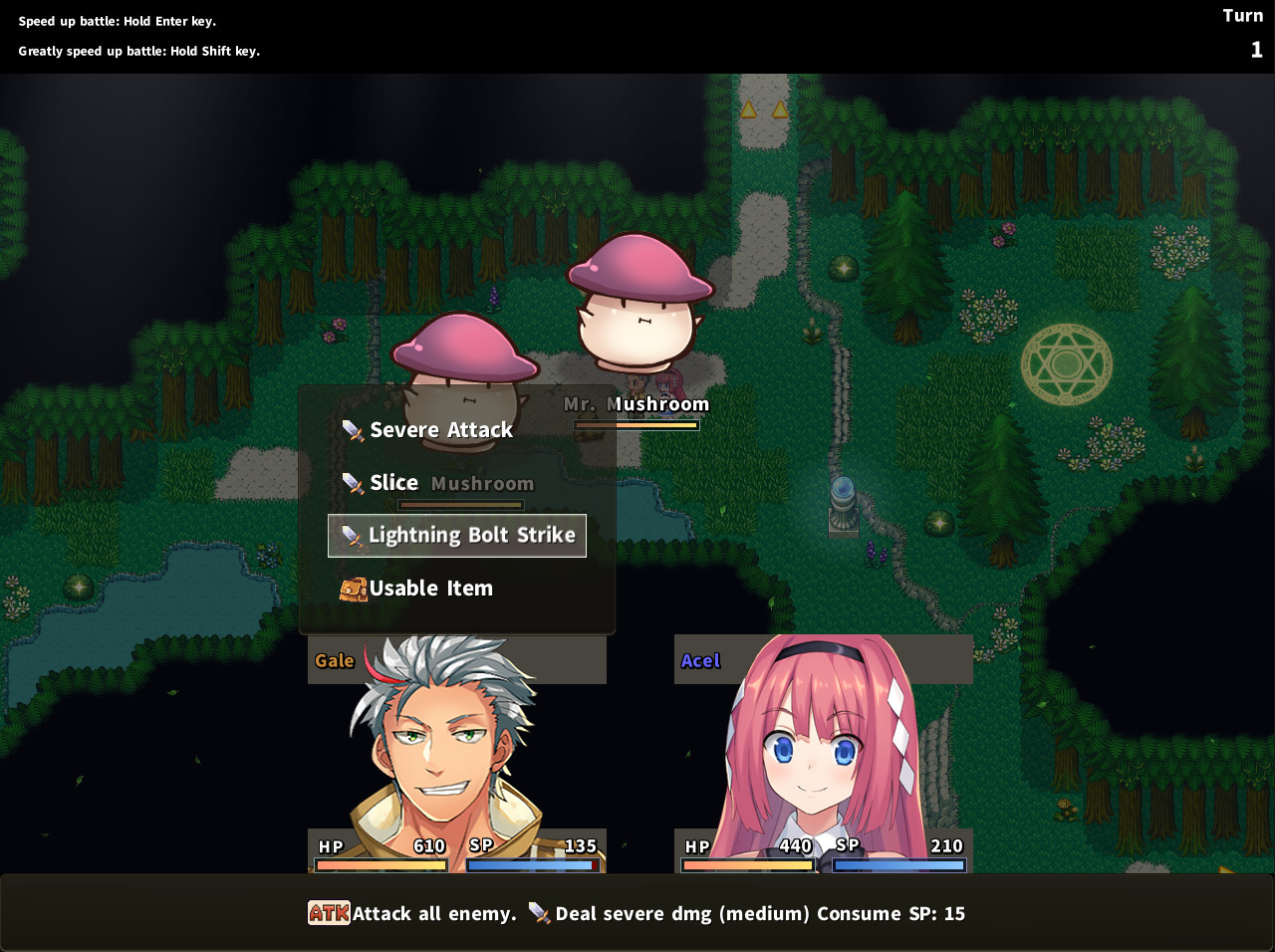The image size is (1275, 952).
Task: Click the Turn counter in the top right
Action: click(1243, 30)
